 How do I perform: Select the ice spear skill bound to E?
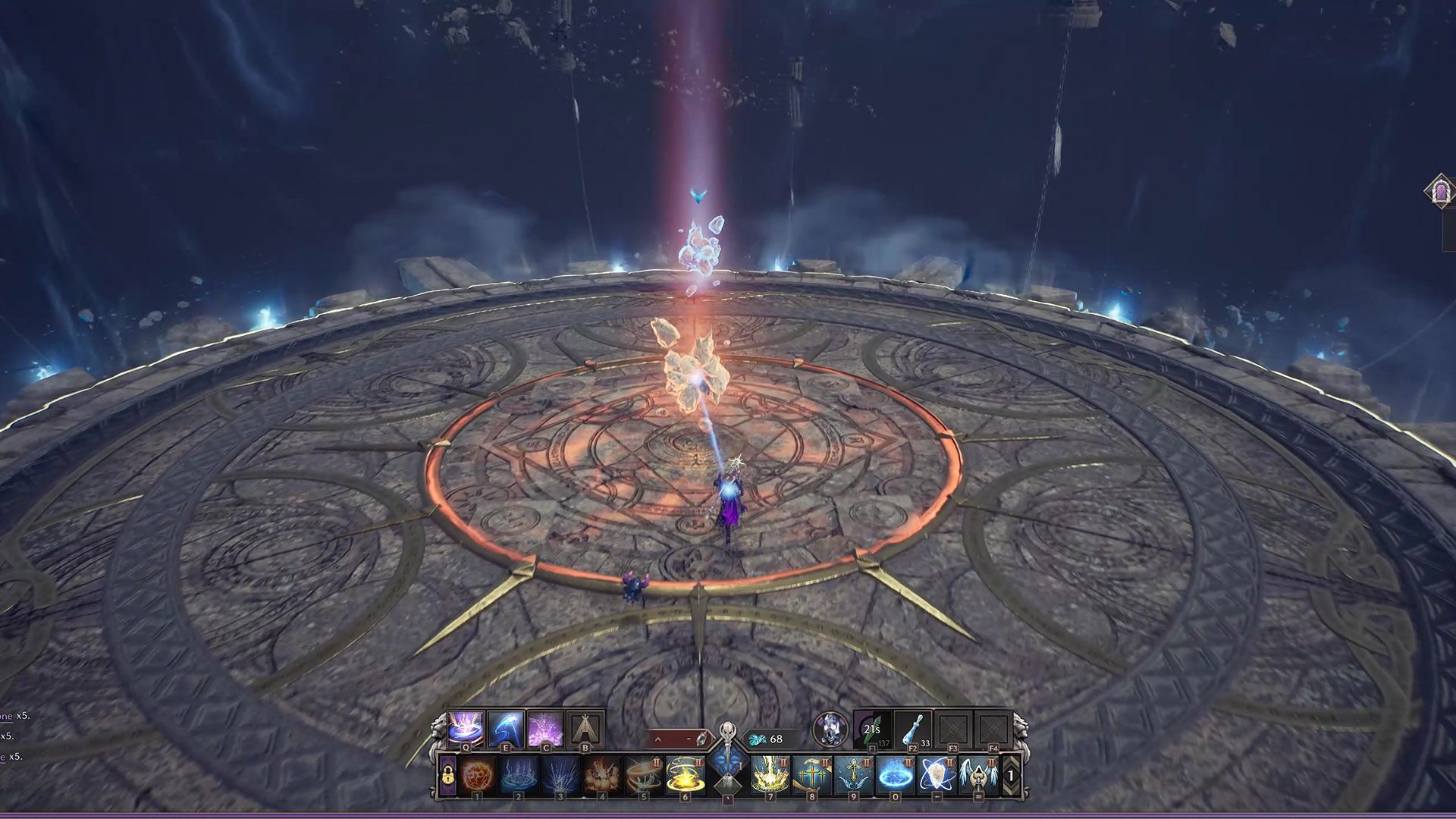click(506, 726)
